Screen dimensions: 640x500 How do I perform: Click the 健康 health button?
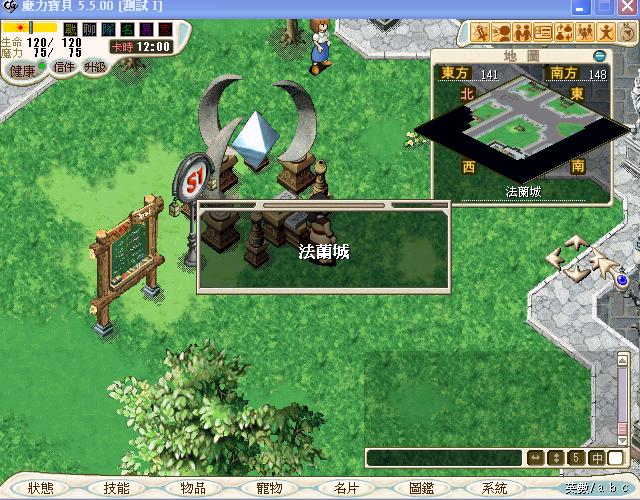coord(22,71)
